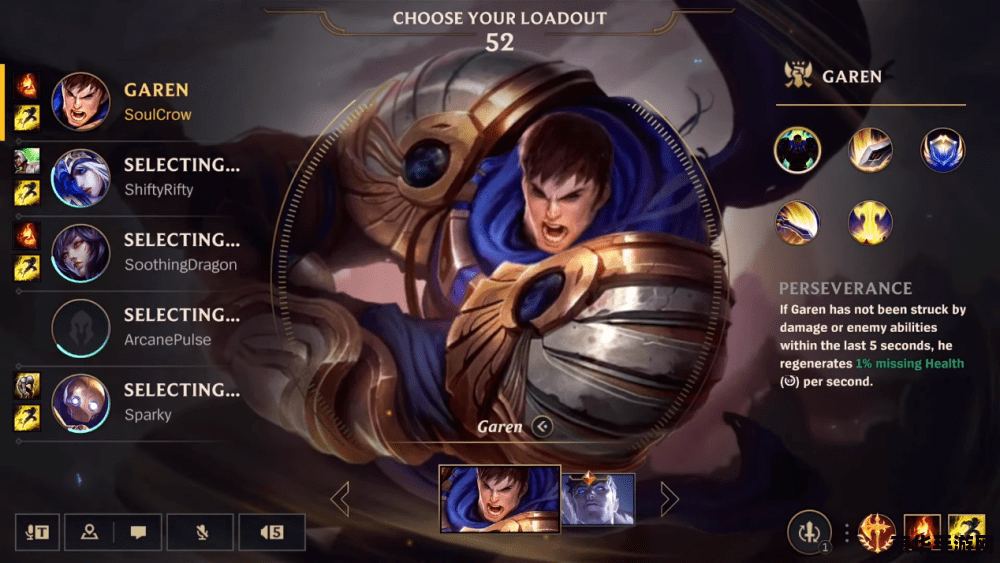This screenshot has height=563, width=1000.
Task: View Garen's Demacian Justice ultimate ability
Action: [870, 222]
